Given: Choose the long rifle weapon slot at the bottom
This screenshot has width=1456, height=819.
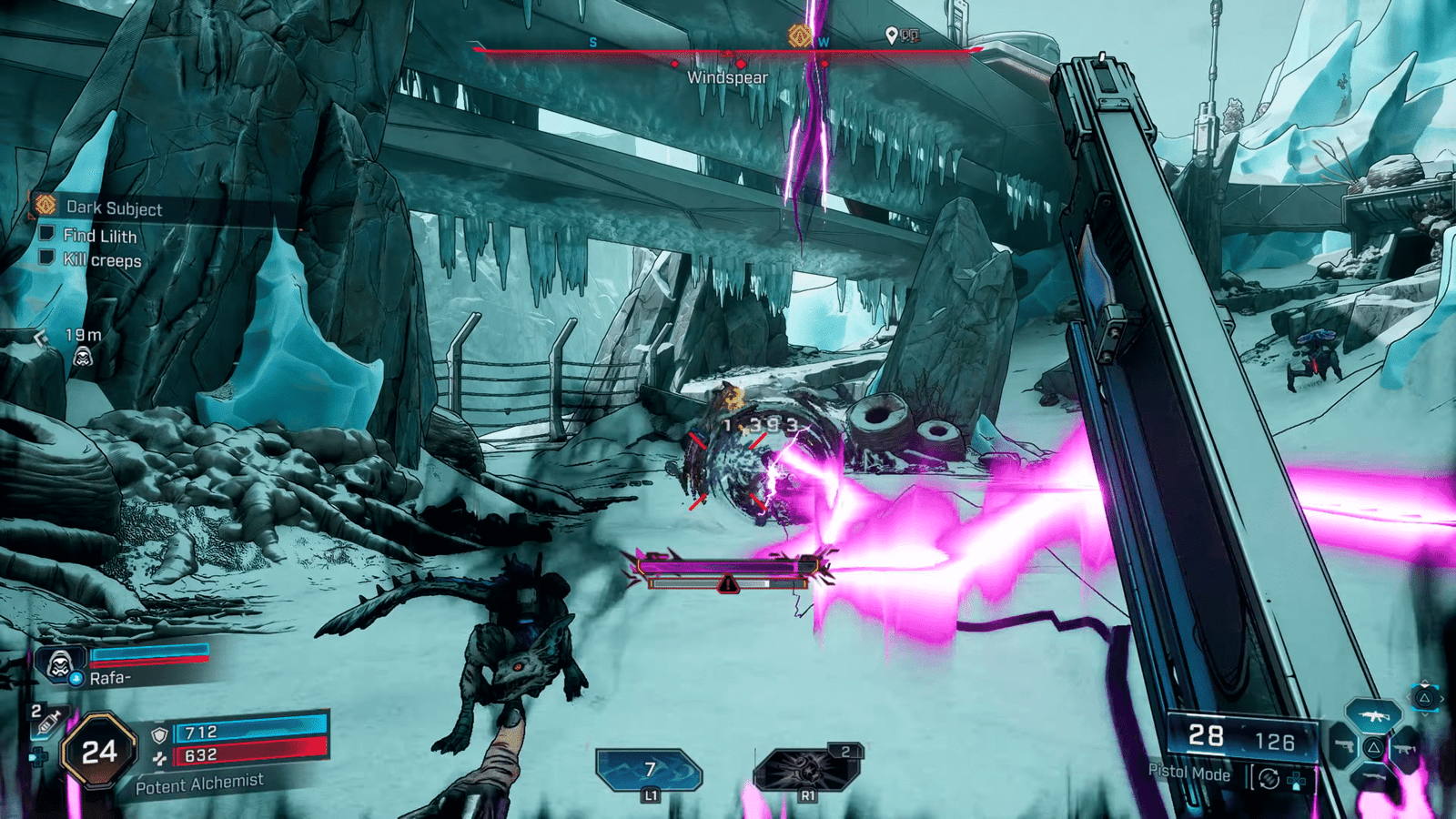Looking at the screenshot, I should tap(1373, 779).
